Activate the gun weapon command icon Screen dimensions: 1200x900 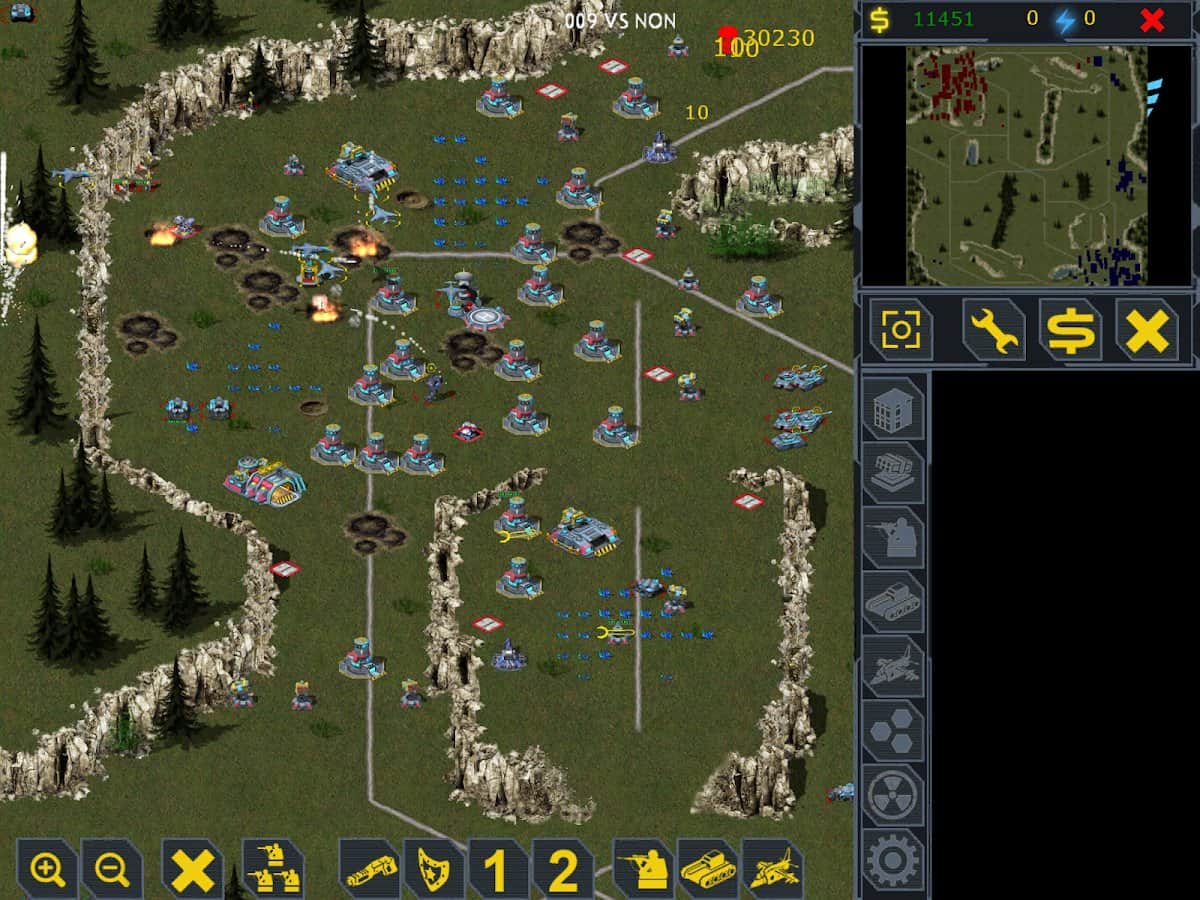tap(370, 870)
